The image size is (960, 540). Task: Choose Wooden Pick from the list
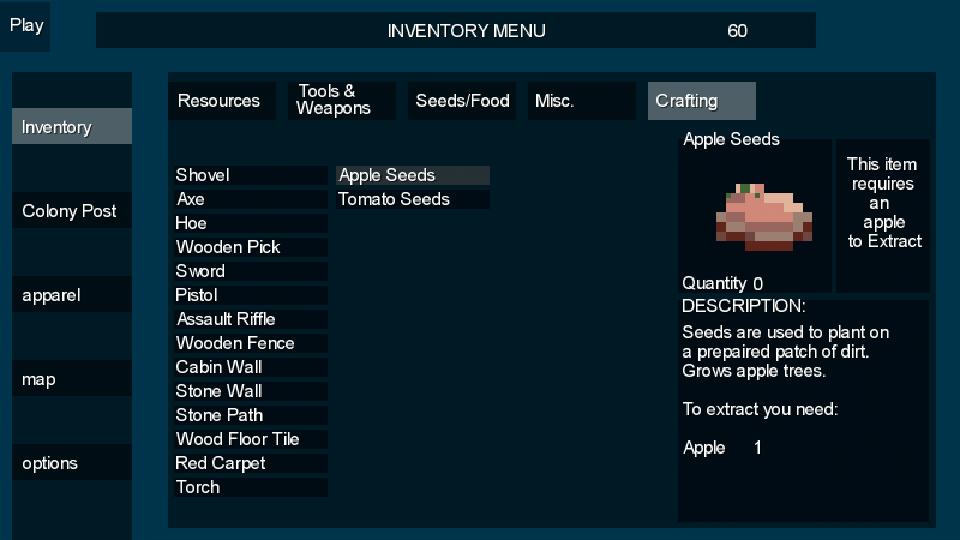pos(250,247)
